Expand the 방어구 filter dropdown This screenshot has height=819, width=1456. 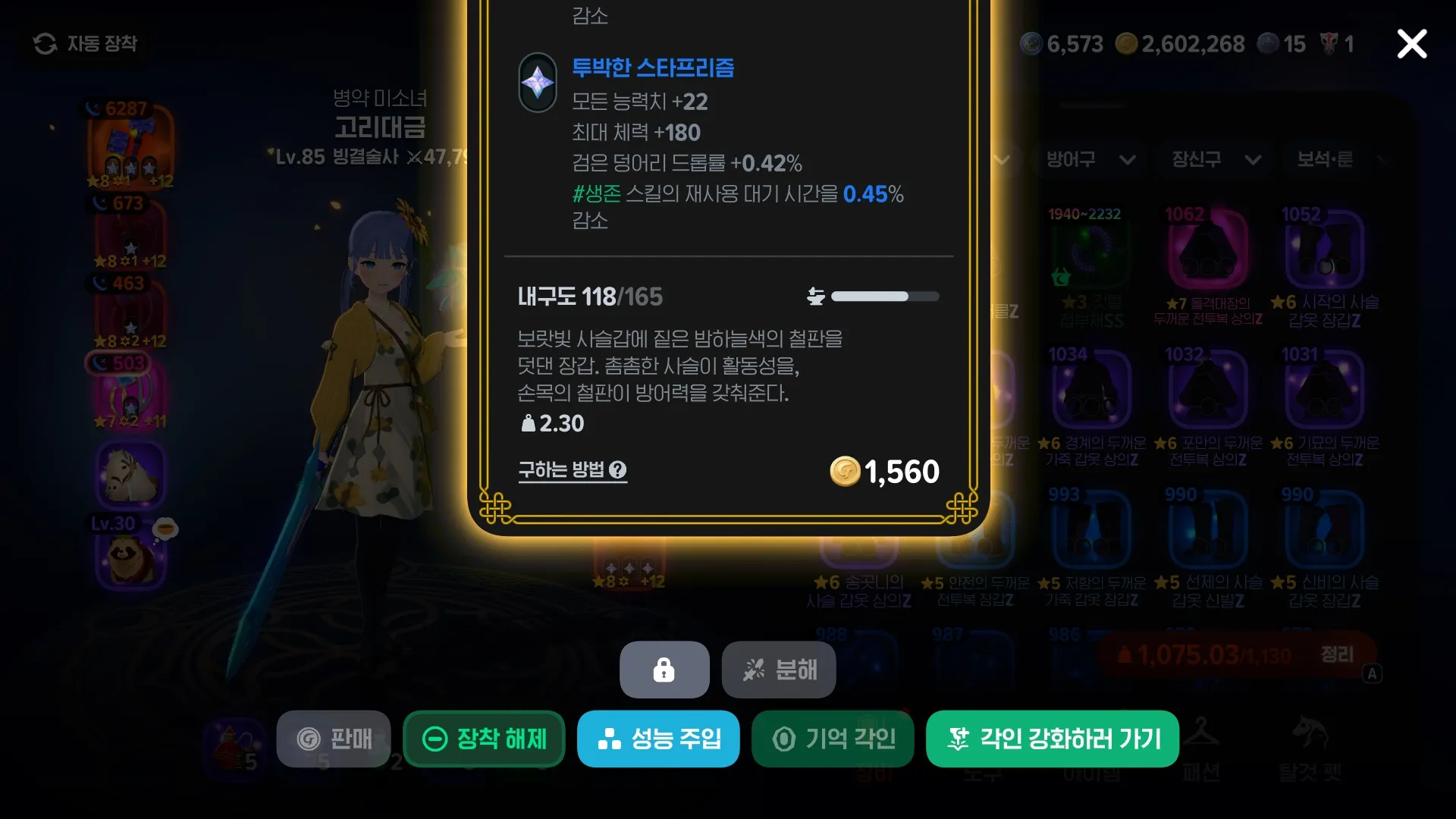[1090, 160]
